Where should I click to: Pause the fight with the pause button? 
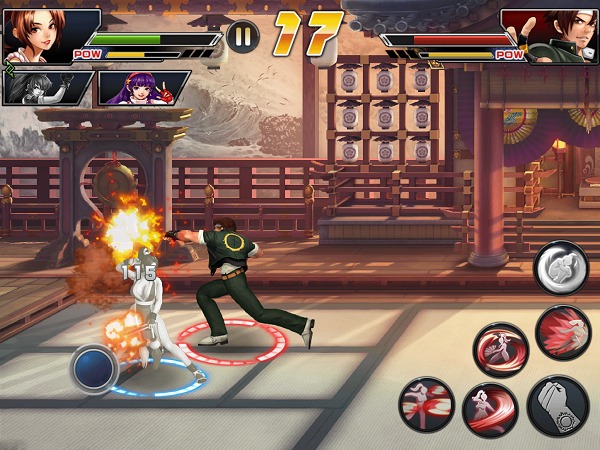[x=242, y=37]
